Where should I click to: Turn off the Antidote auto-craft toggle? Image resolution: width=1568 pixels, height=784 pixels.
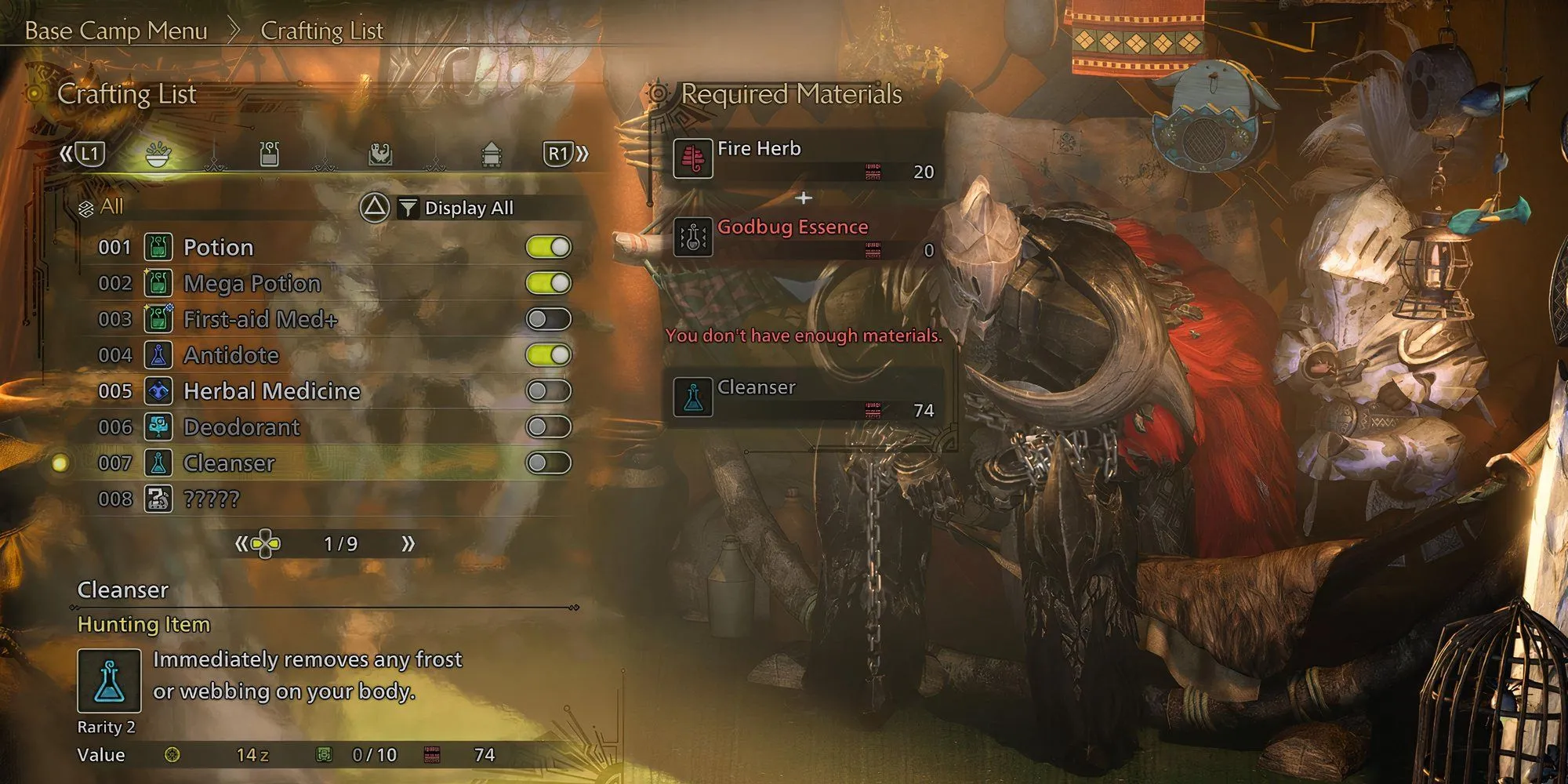(x=549, y=355)
